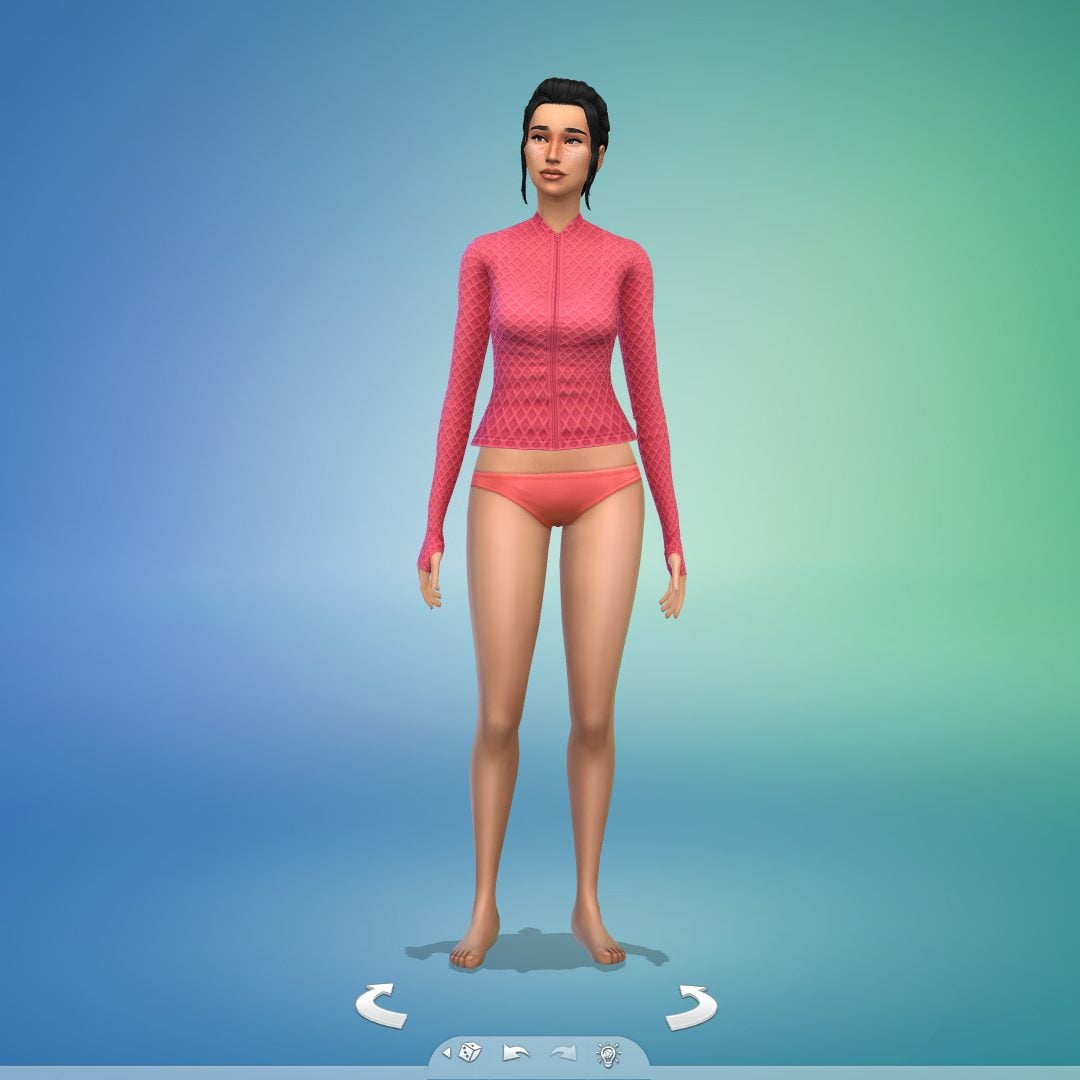
Task: Open the lightbulb hints icon
Action: 608,1052
